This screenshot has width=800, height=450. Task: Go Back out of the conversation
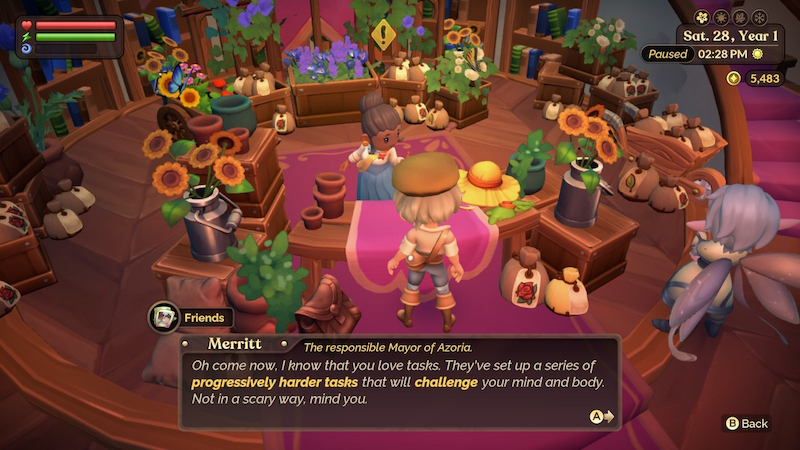coord(747,423)
